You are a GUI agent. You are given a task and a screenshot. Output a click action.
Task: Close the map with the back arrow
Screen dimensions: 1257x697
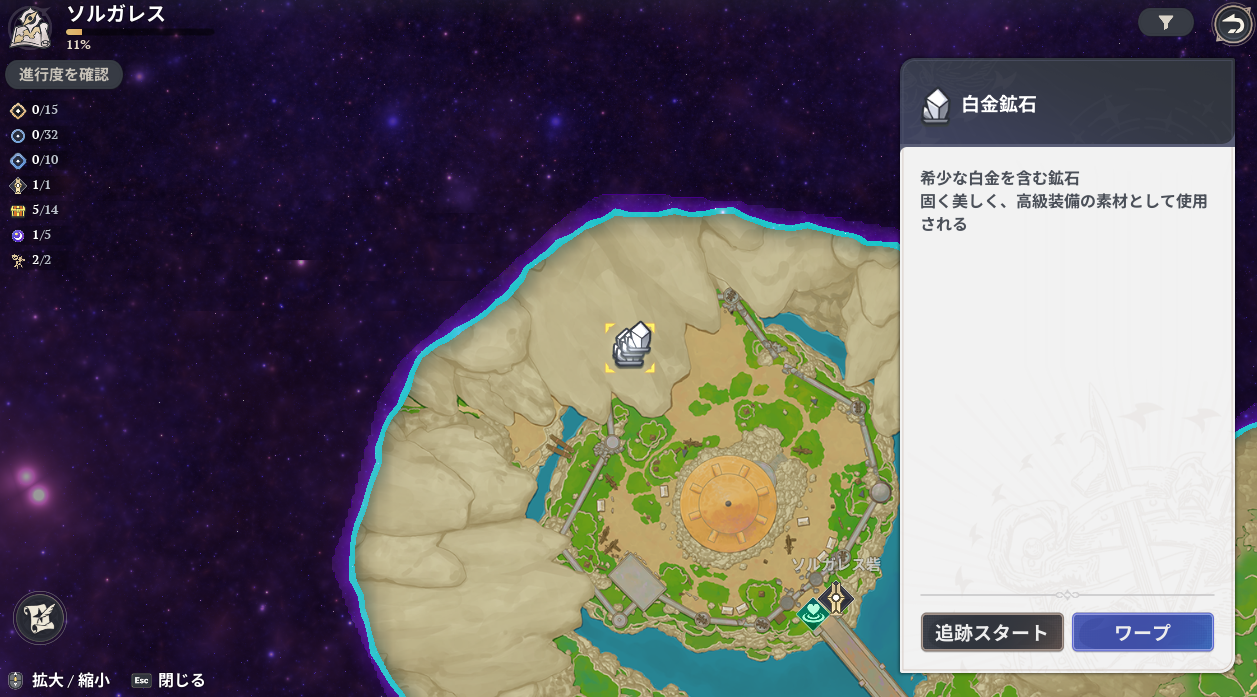point(1232,24)
